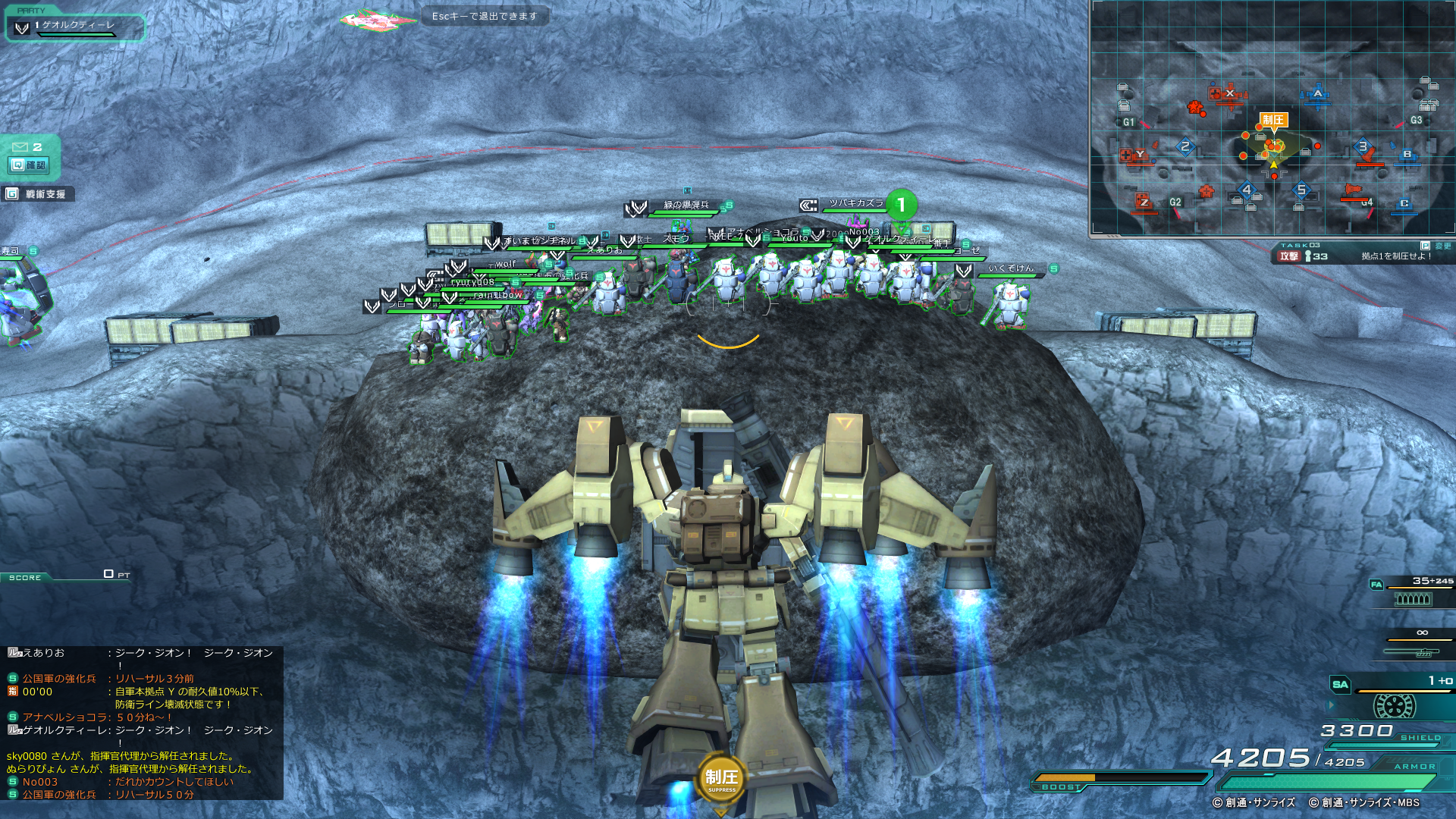Select the SA wheel-shaped weapon slot
This screenshot has height=819, width=1456.
(x=1394, y=705)
